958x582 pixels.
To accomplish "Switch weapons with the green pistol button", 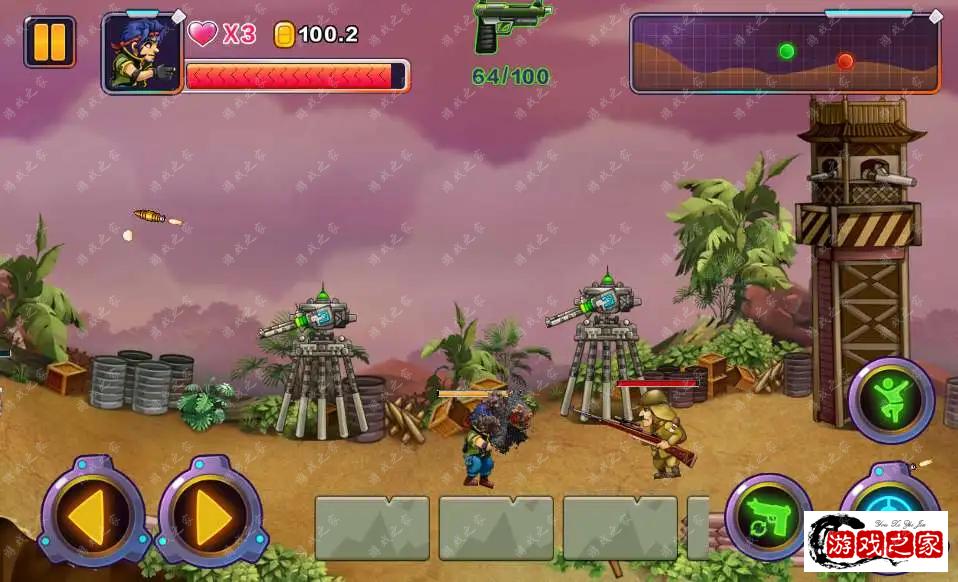I will (x=767, y=516).
